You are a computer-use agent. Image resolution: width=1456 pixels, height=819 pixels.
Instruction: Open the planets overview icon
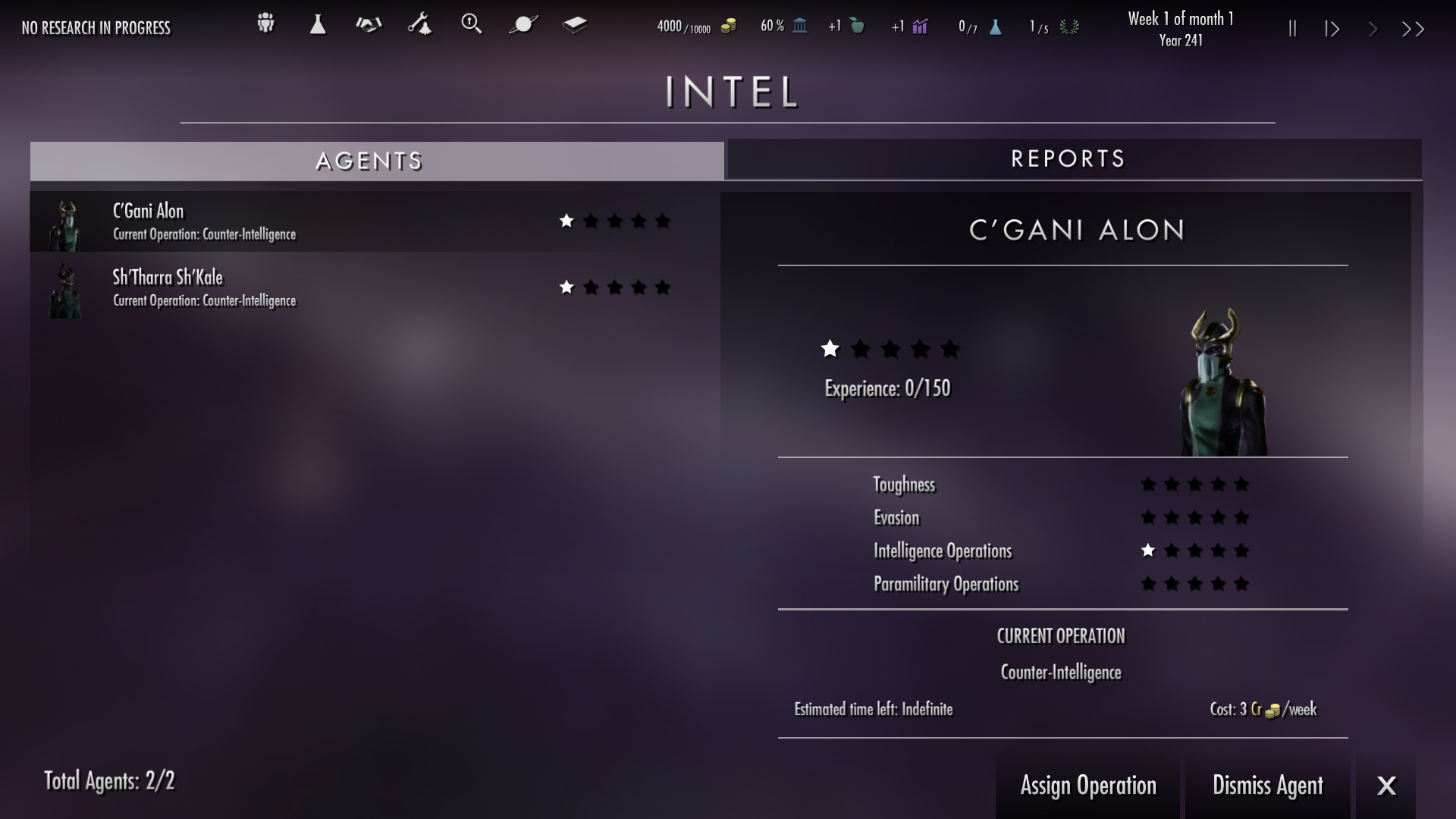tap(523, 24)
